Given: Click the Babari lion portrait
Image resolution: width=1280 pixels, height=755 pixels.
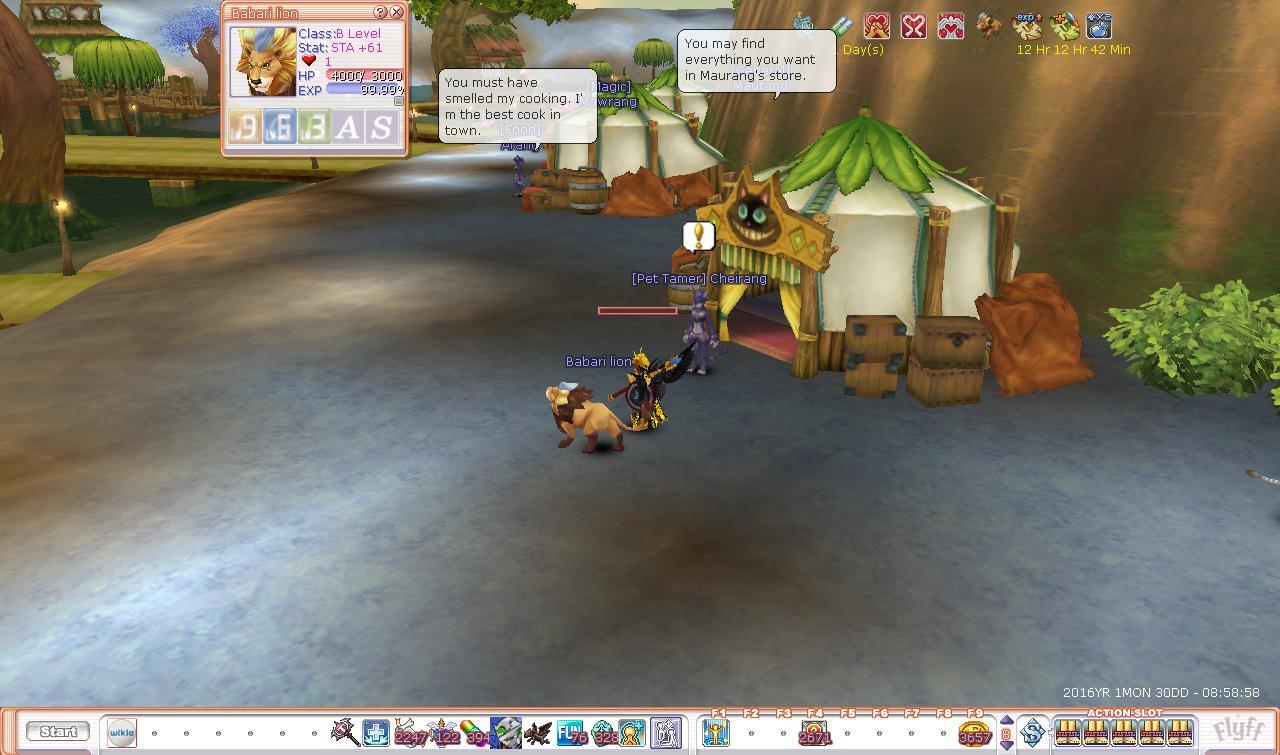Looking at the screenshot, I should [x=264, y=62].
